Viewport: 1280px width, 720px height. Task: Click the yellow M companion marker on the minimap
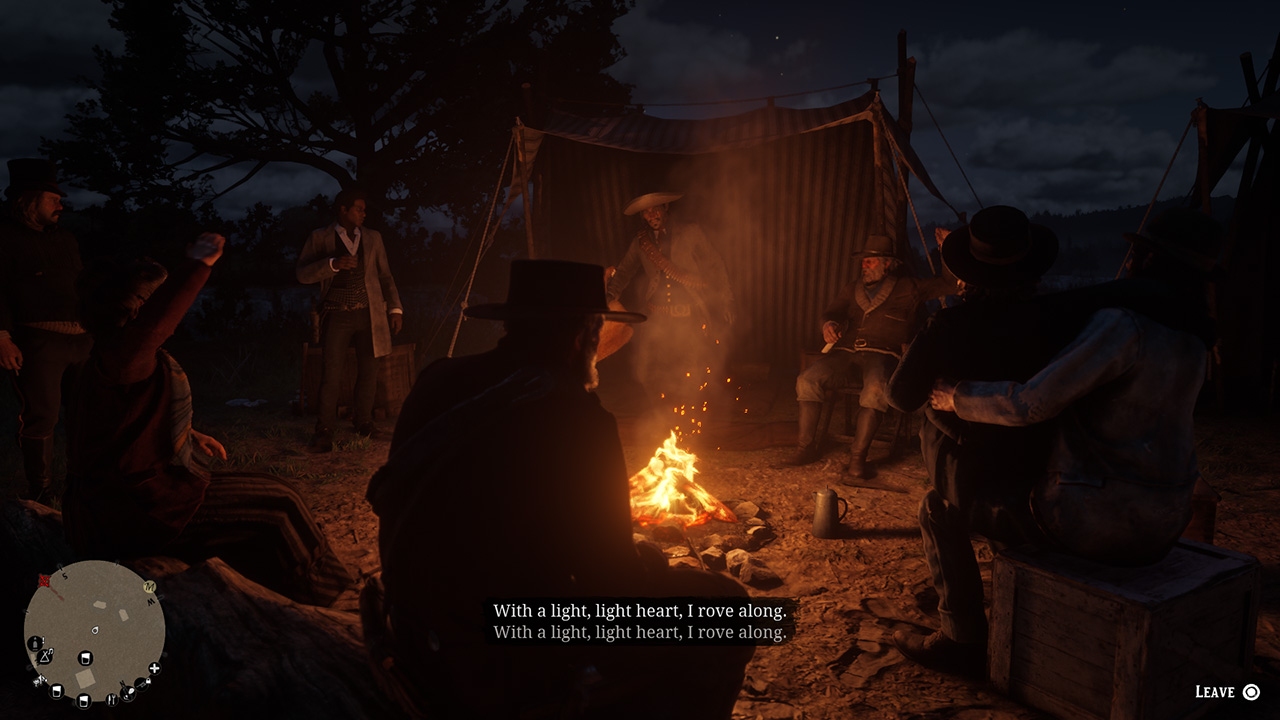pos(148,587)
